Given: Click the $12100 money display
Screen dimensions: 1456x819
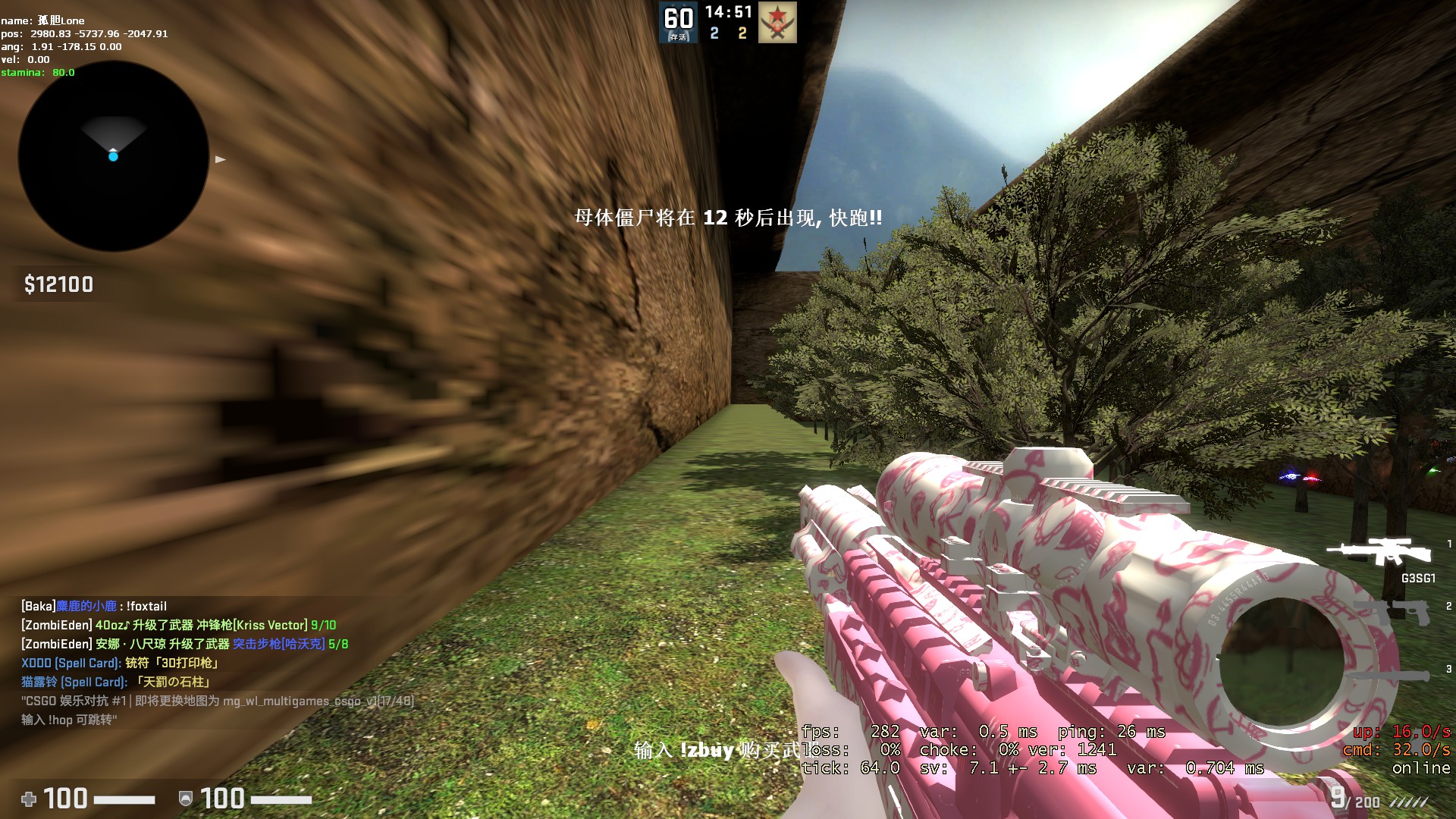Looking at the screenshot, I should pyautogui.click(x=57, y=285).
